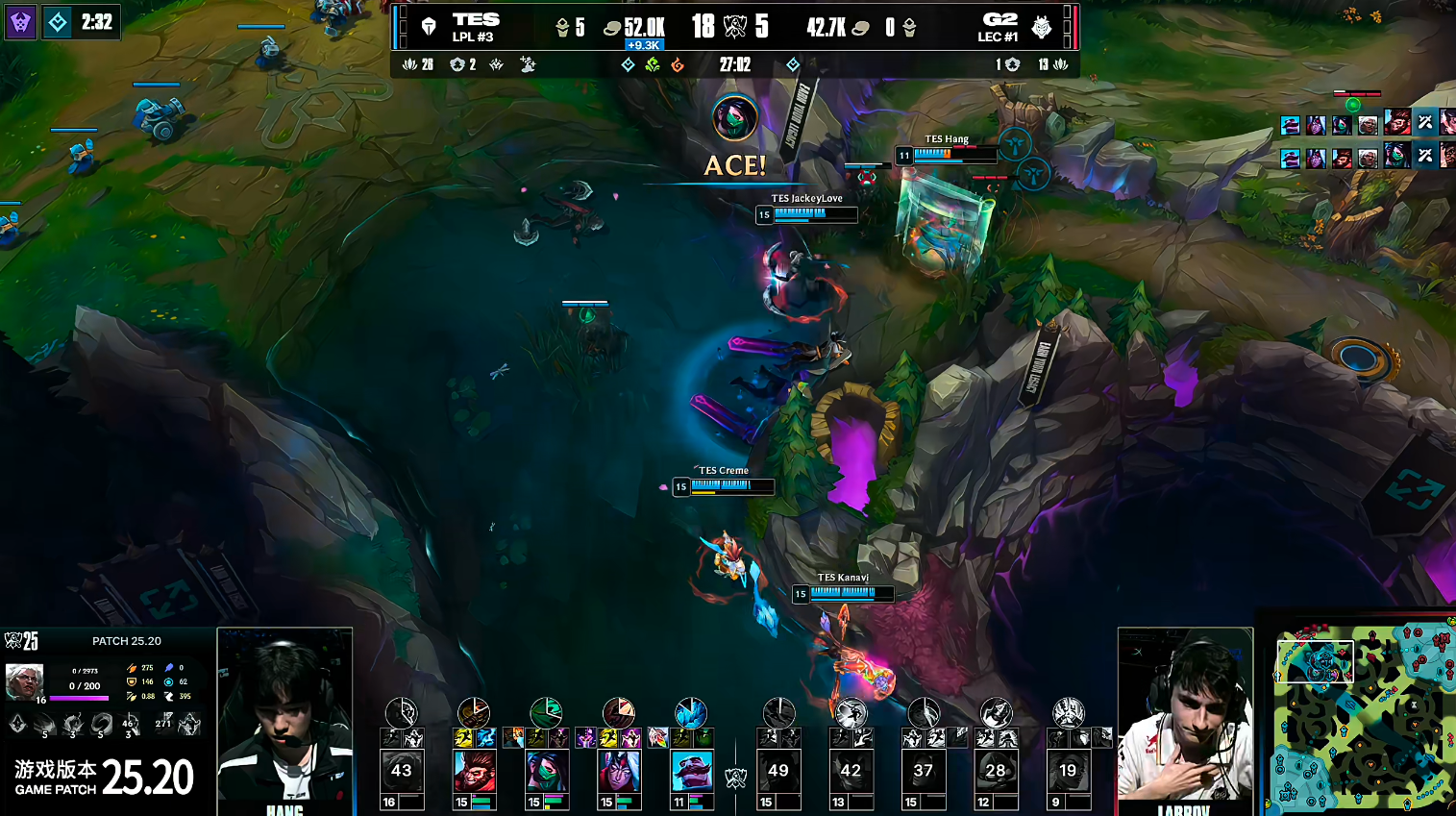Select the dead champion portrait showing 28
Image resolution: width=1456 pixels, height=816 pixels.
click(996, 772)
